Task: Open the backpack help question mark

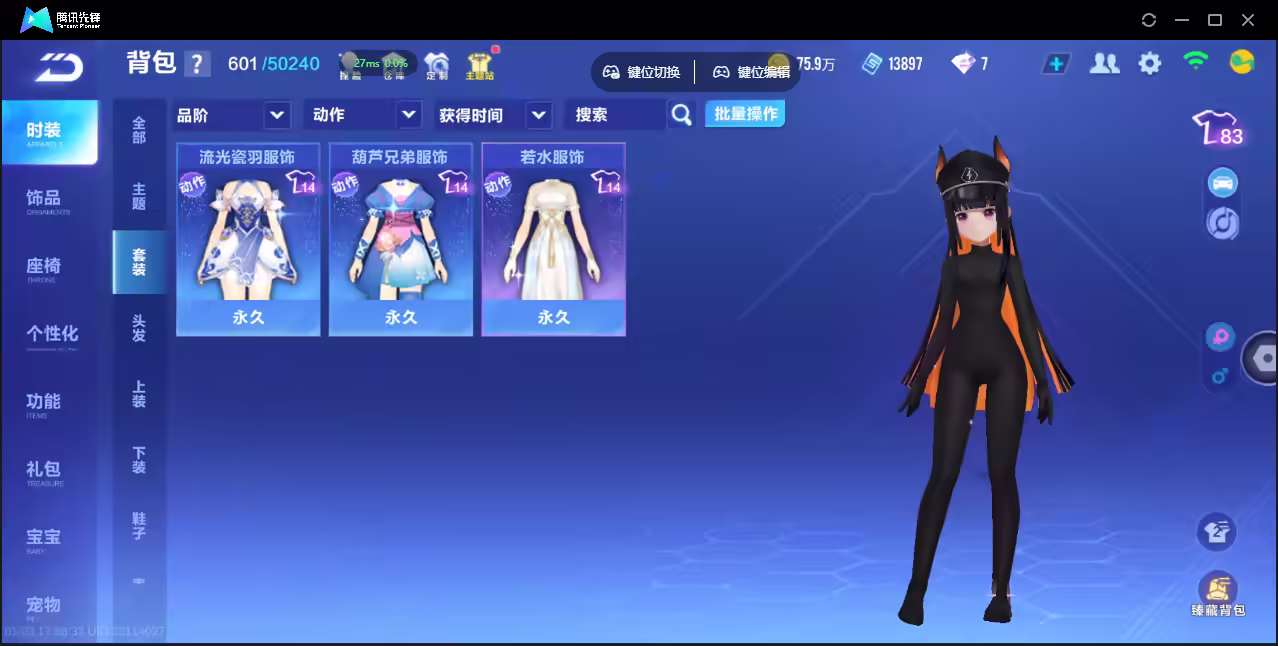Action: 198,64
